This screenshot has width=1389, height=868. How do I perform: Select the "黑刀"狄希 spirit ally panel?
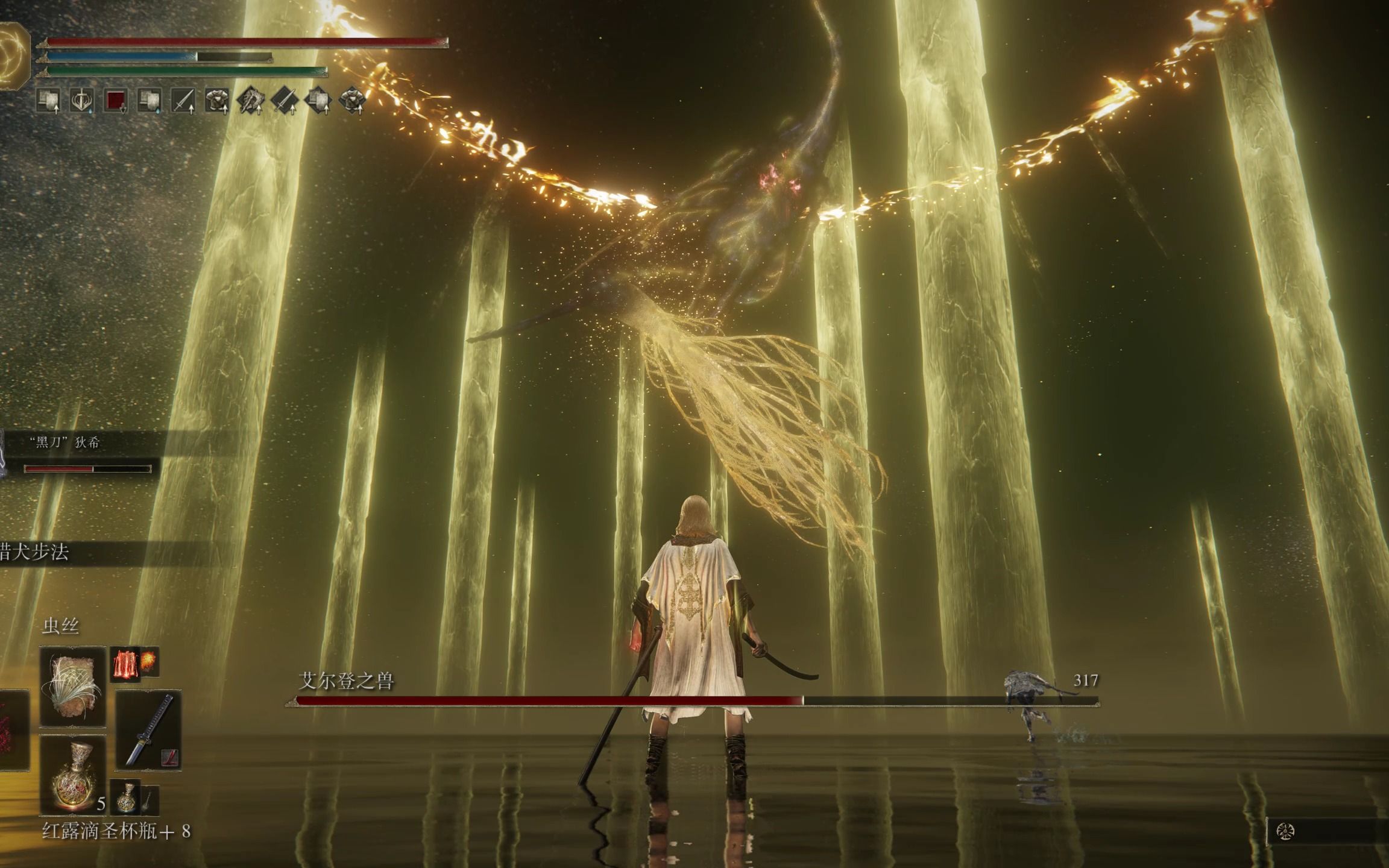point(78,453)
